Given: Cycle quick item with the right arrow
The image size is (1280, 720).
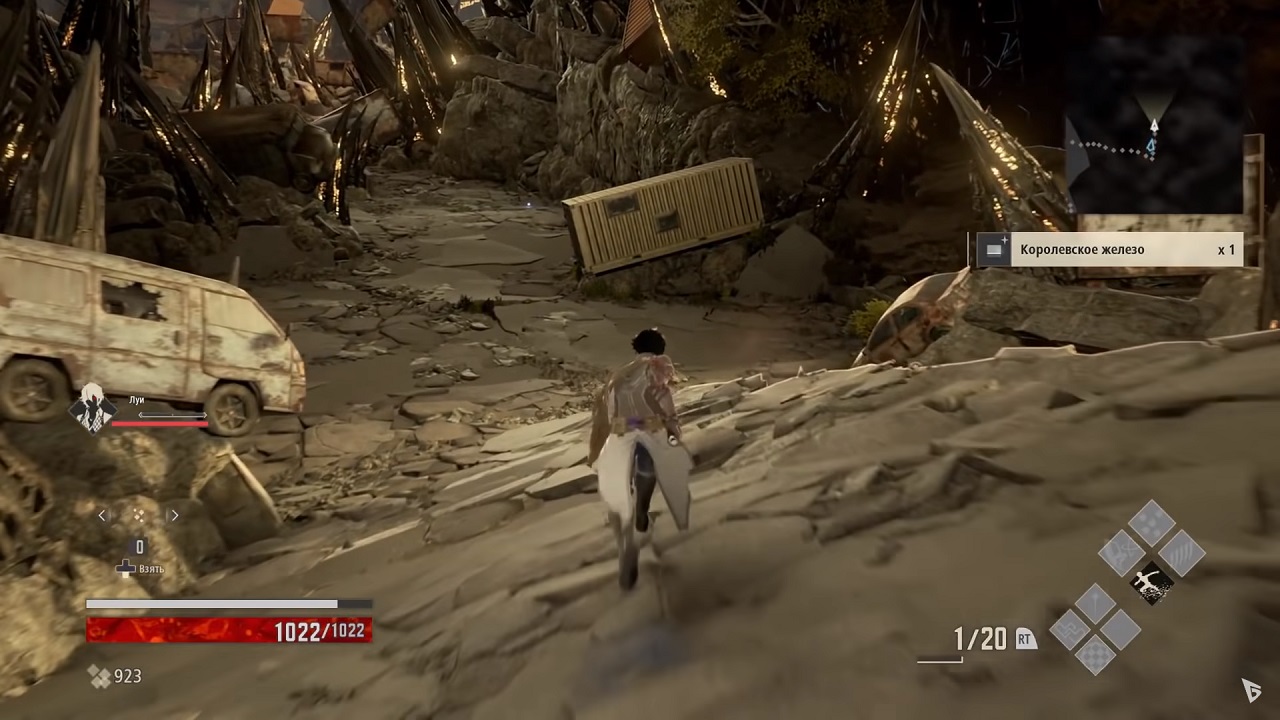Looking at the screenshot, I should click(x=174, y=516).
